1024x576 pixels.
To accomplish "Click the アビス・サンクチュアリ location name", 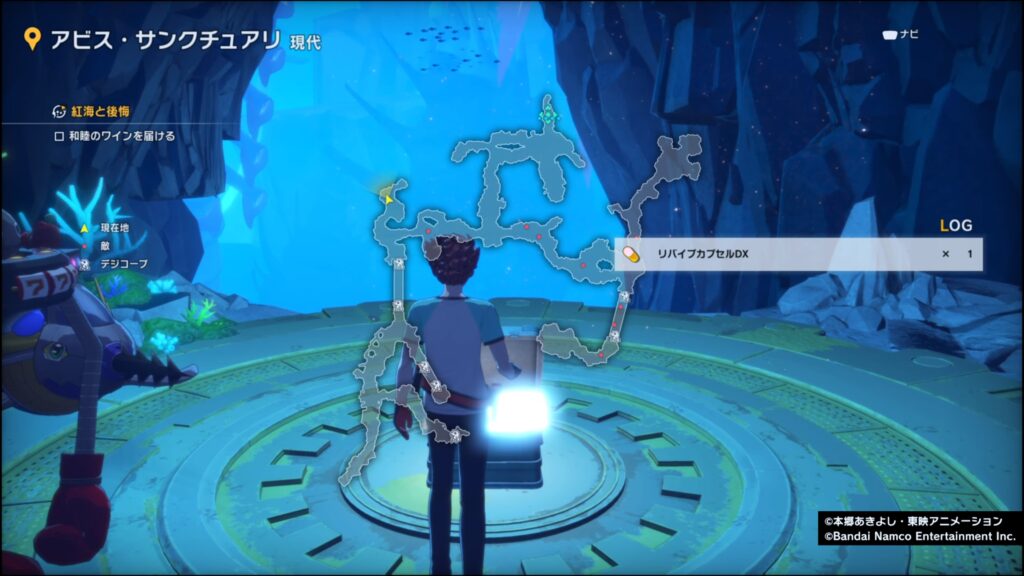I will [x=165, y=39].
